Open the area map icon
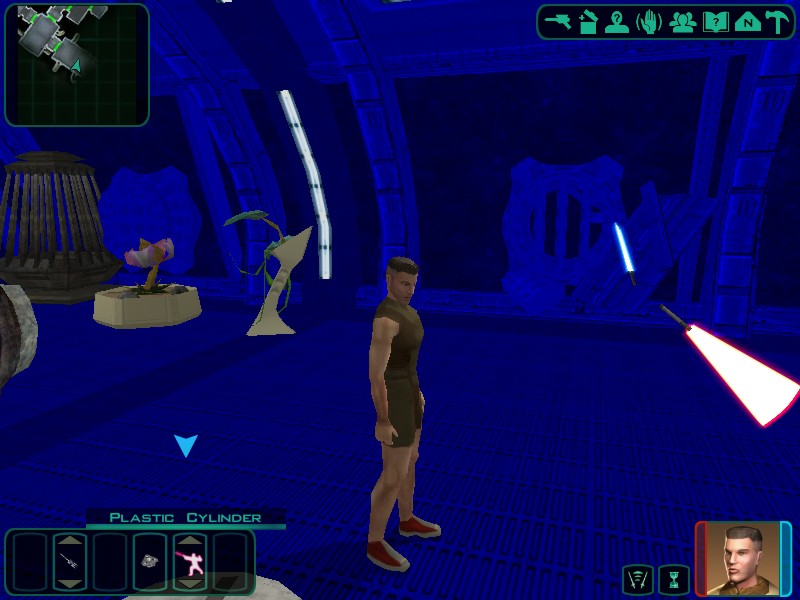The height and width of the screenshot is (600, 800). (746, 21)
